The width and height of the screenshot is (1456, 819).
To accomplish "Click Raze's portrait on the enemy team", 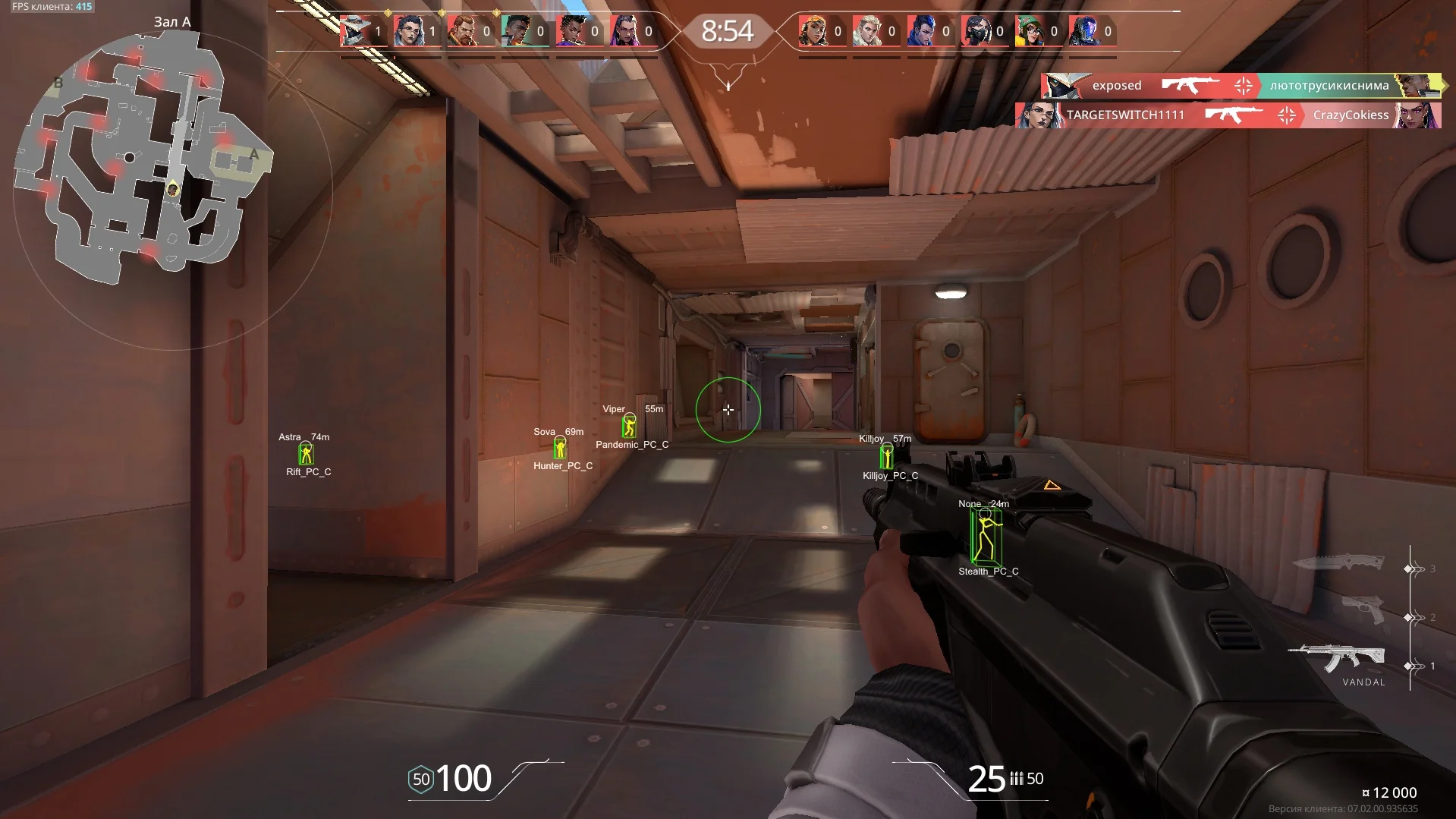I will (x=813, y=32).
